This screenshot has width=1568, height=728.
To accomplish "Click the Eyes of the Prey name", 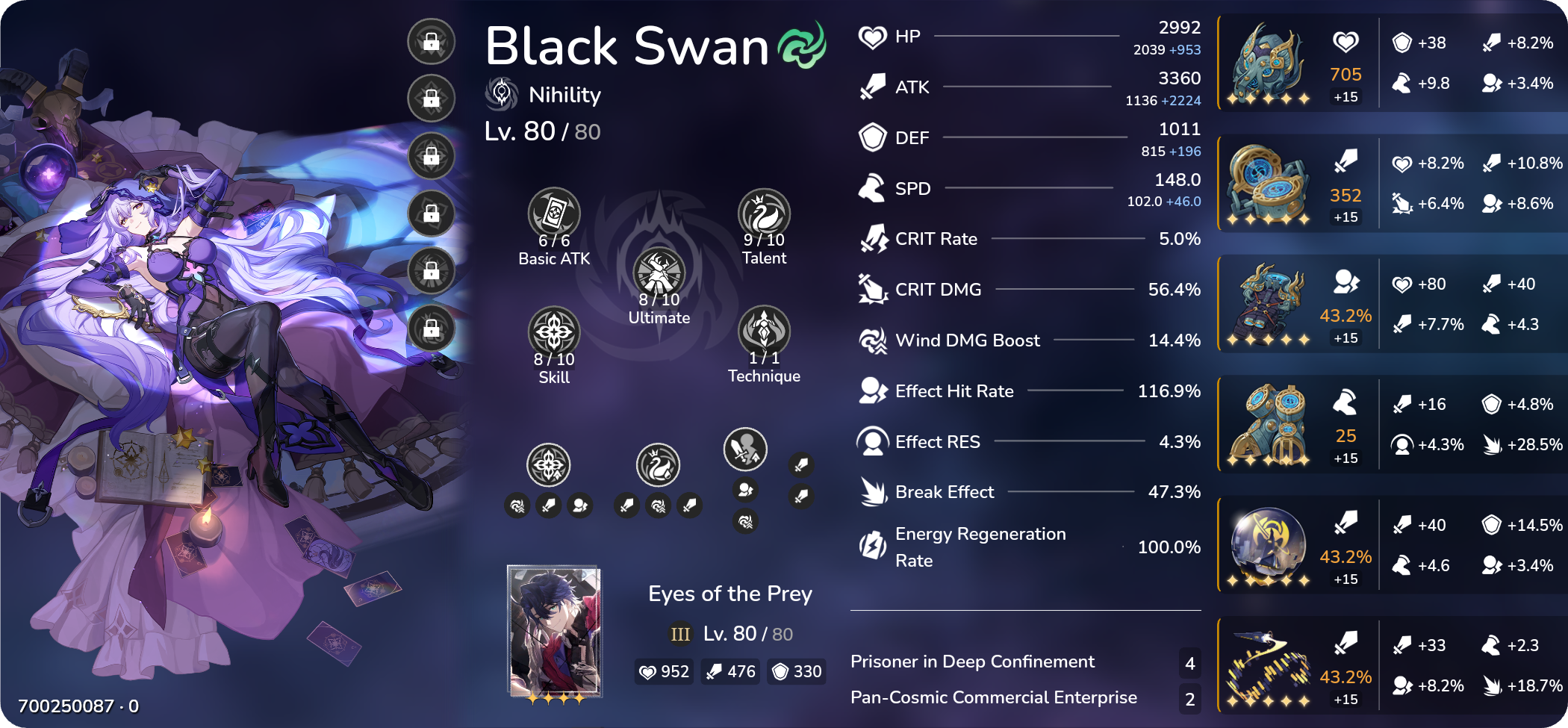I will pyautogui.click(x=729, y=594).
